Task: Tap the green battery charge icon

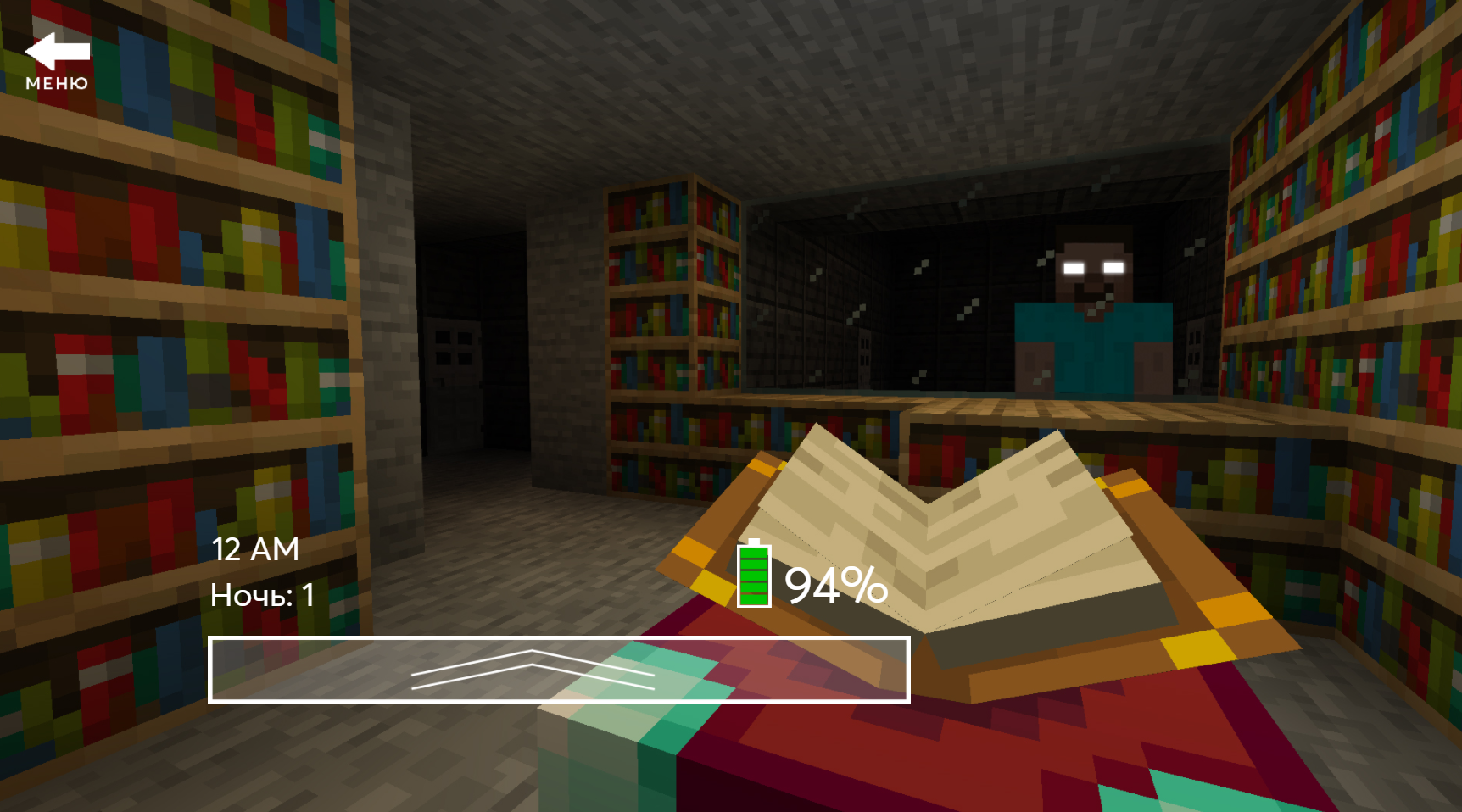Action: click(753, 576)
